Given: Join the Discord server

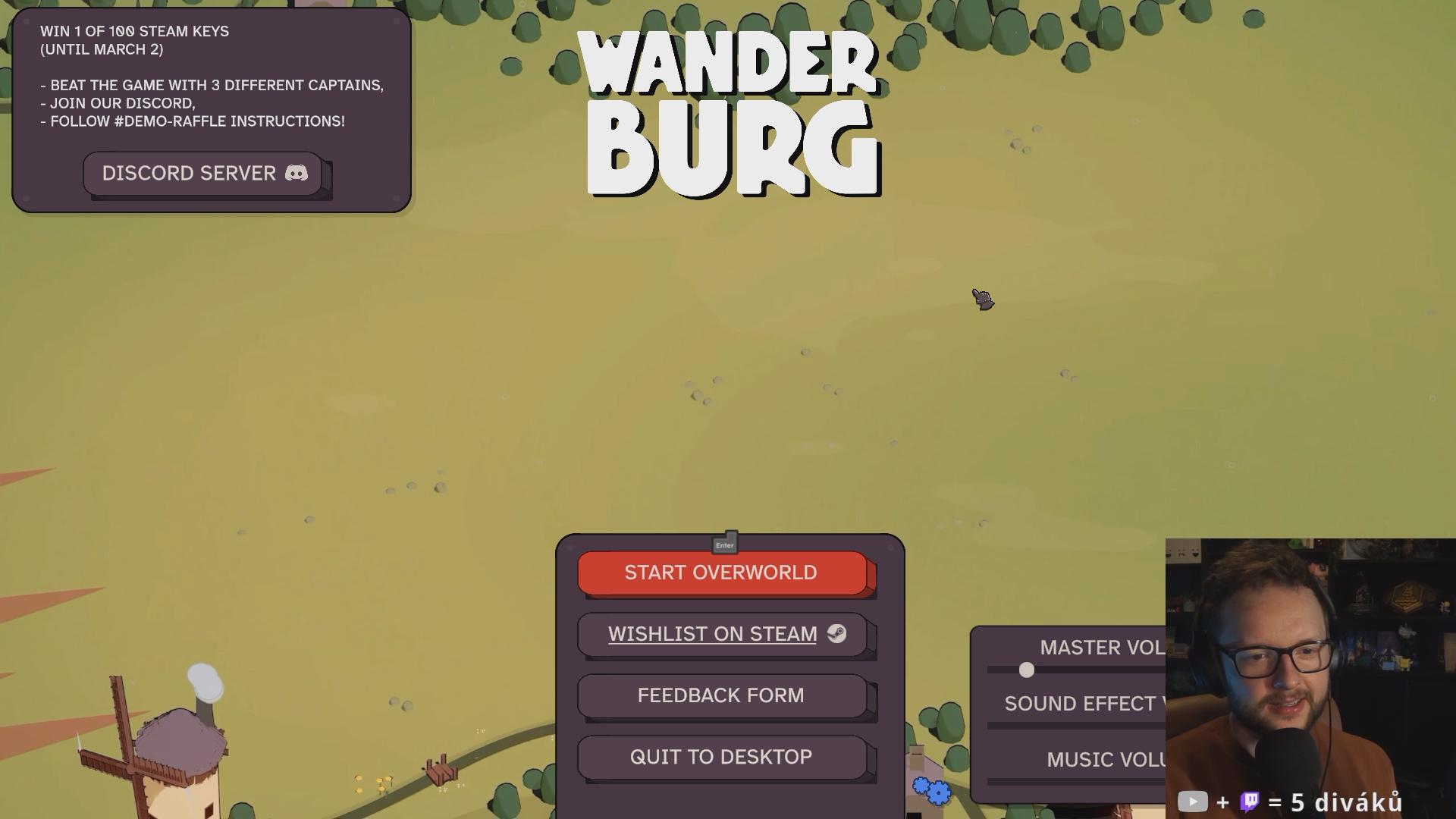Looking at the screenshot, I should pos(203,174).
